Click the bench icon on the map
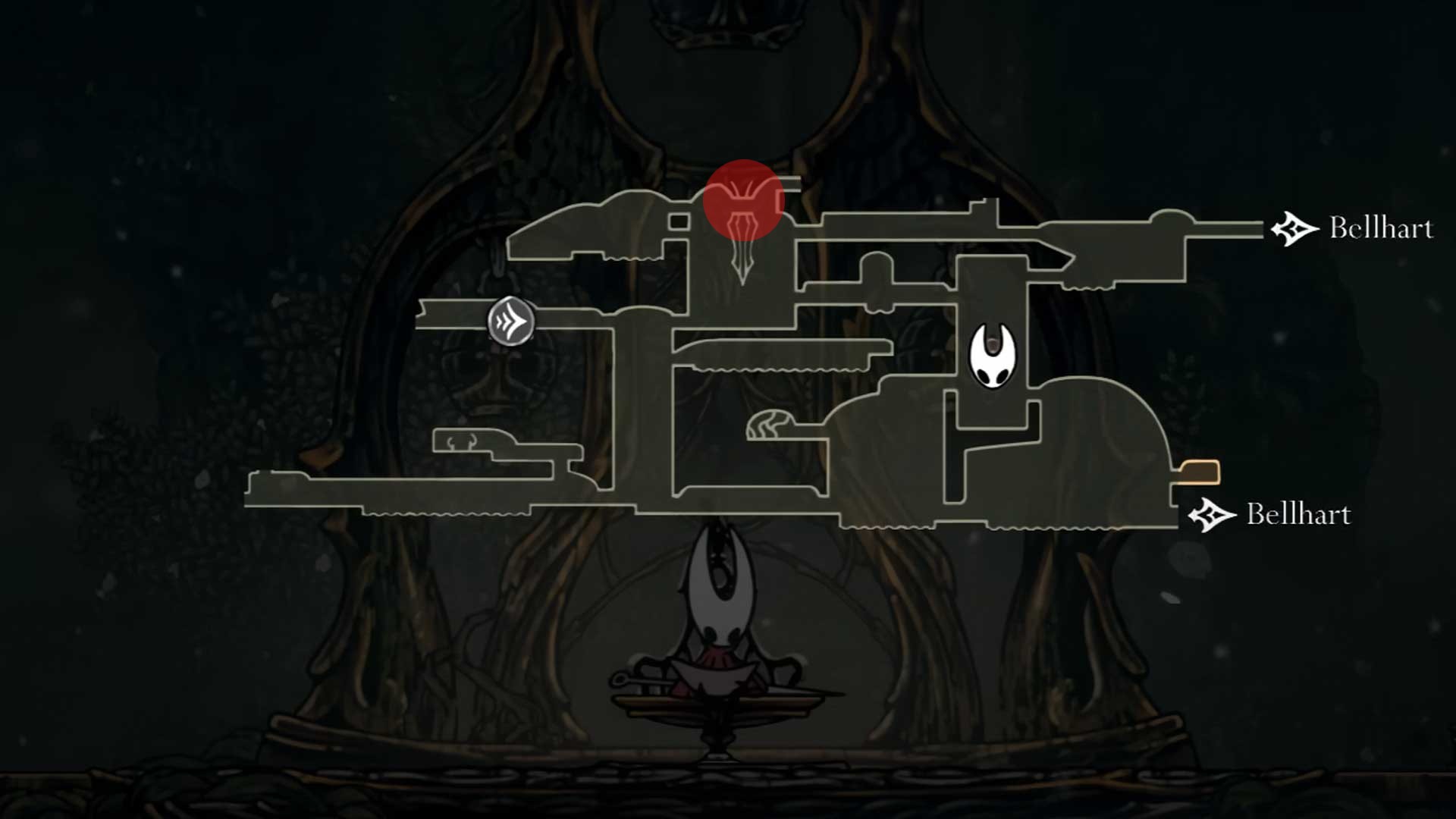 pos(462,442)
